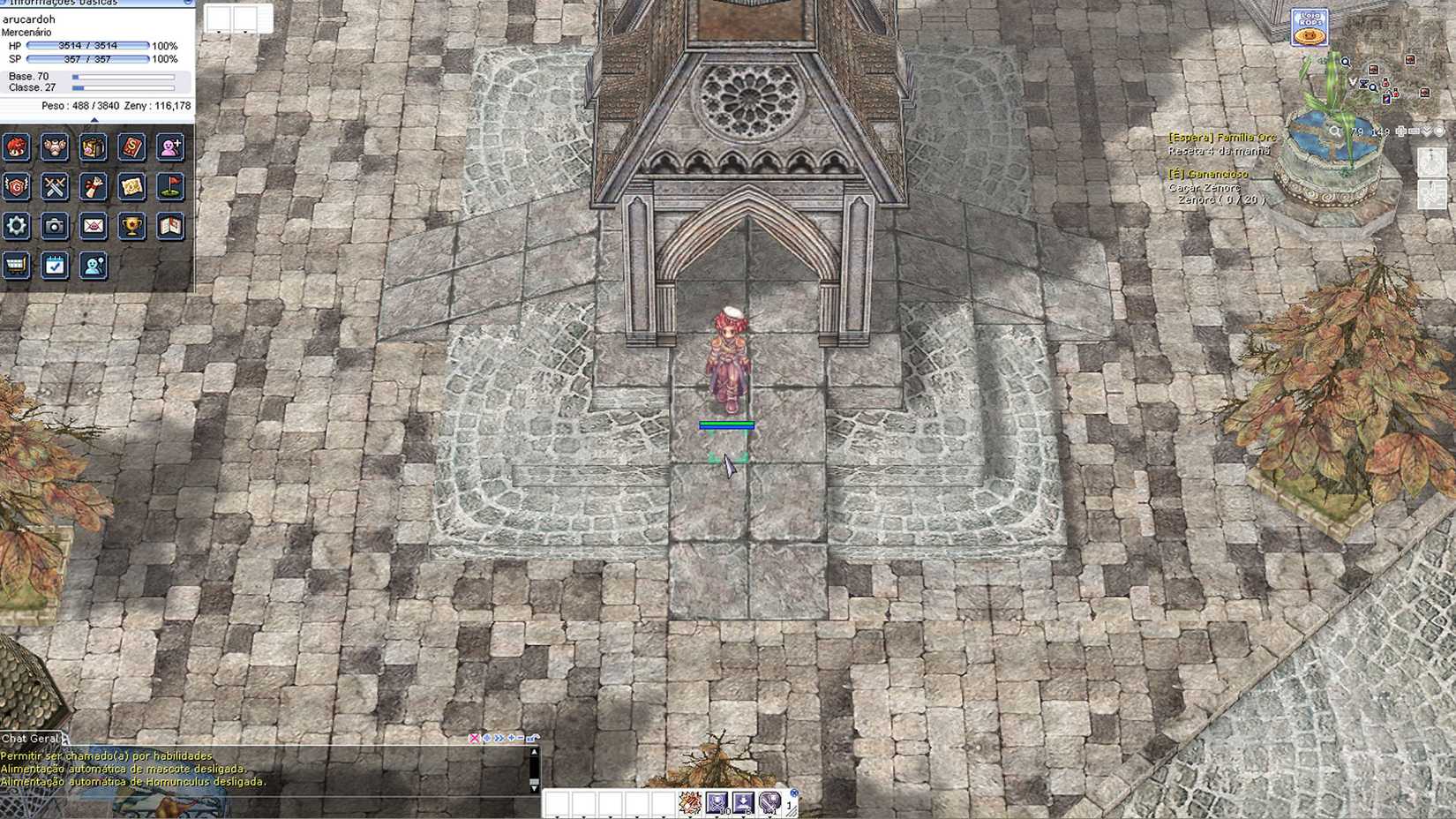Zoom the minimap in with the plus button
The width and height of the screenshot is (1456, 819).
(1401, 131)
